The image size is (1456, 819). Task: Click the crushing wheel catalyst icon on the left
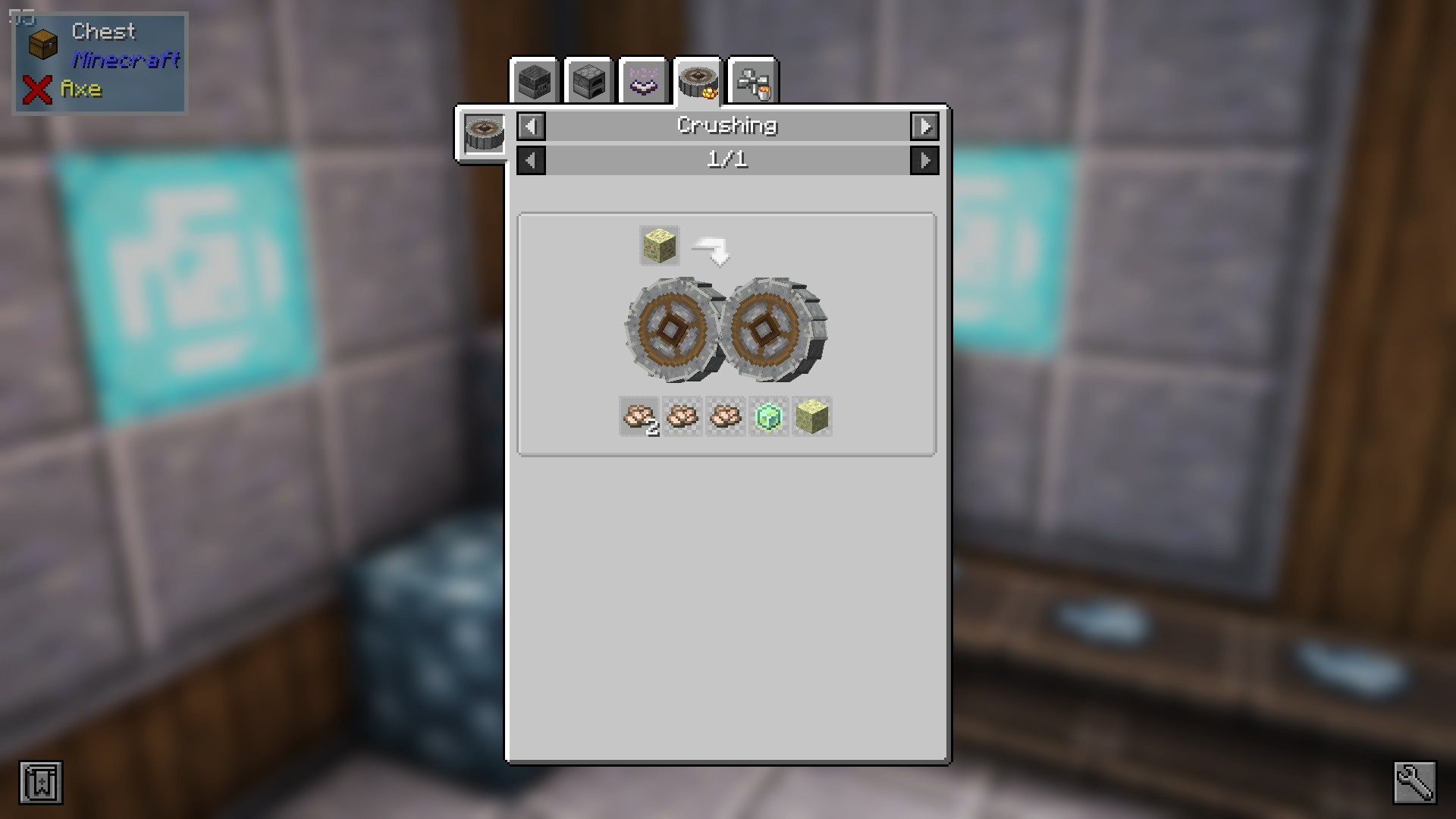point(484,134)
